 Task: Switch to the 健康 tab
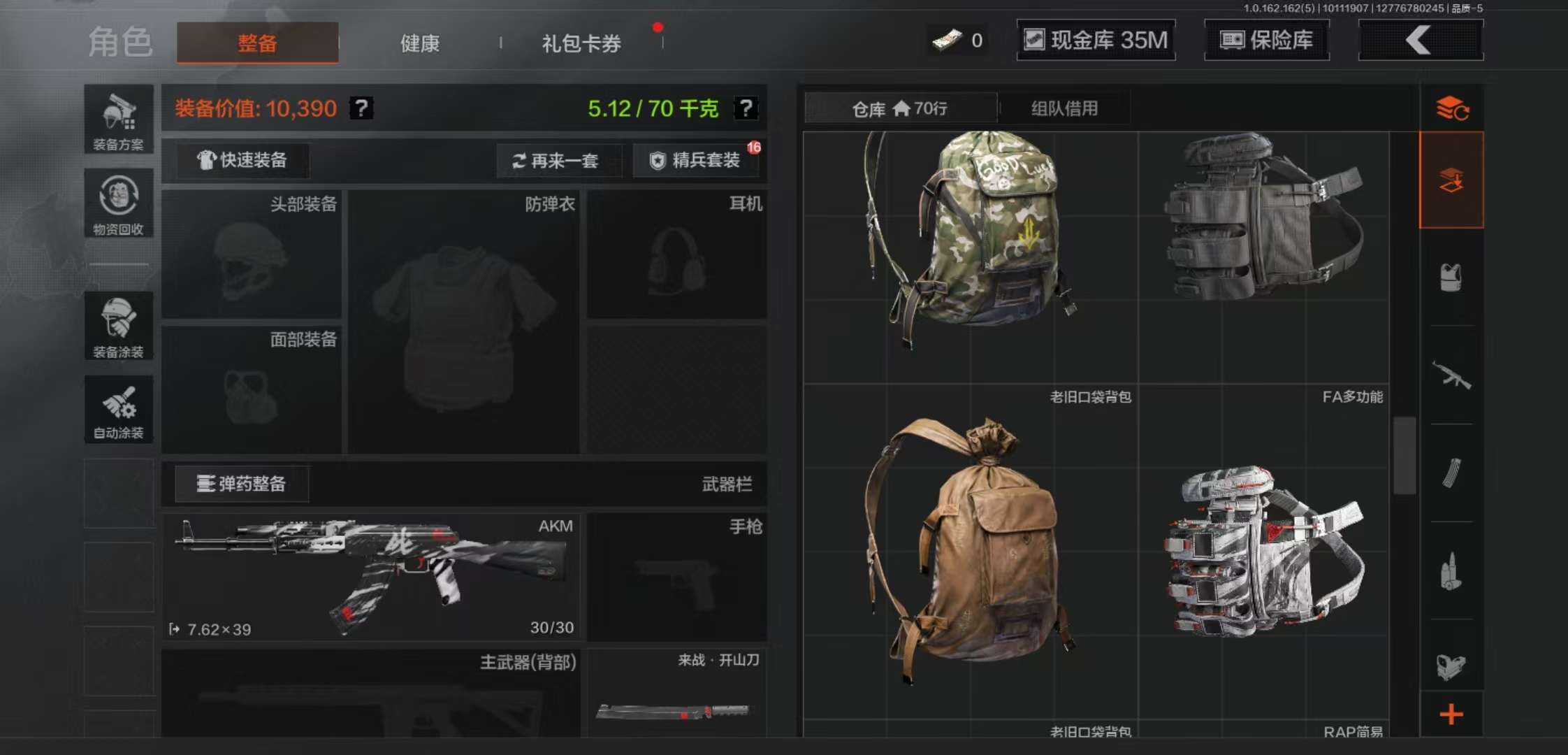[419, 43]
